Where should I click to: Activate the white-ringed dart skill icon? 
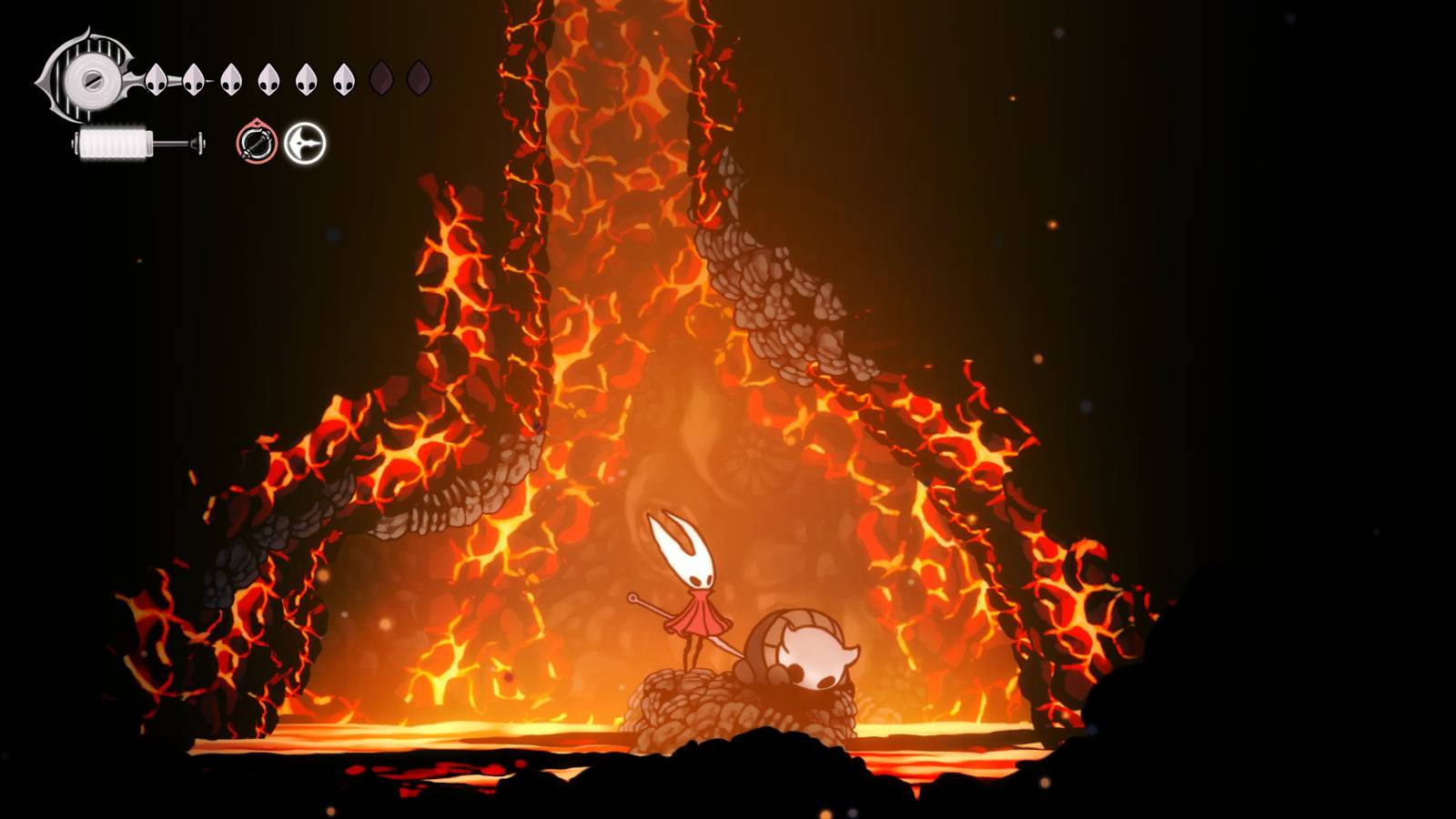[305, 144]
